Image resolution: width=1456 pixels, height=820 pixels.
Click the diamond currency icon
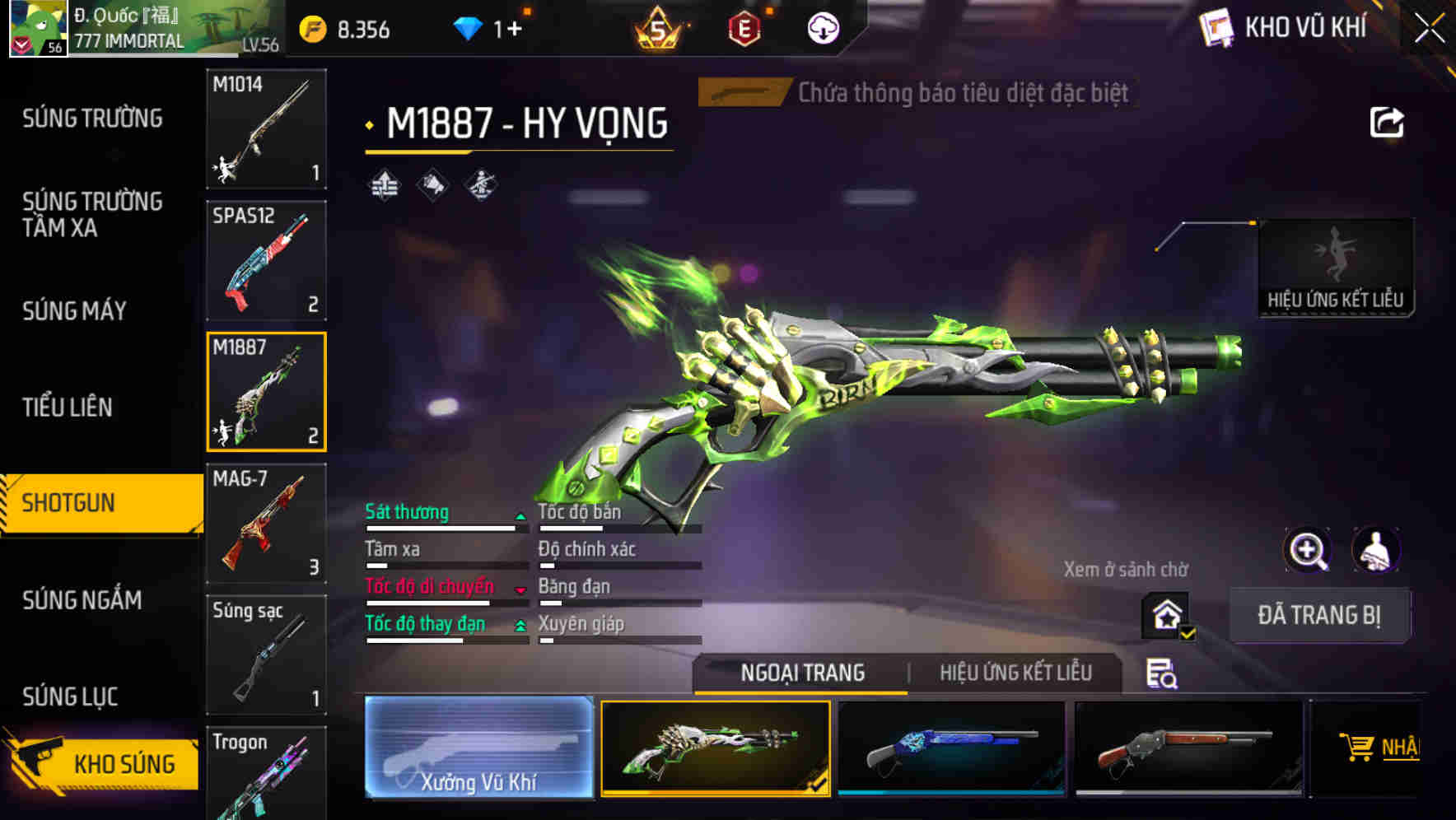[x=468, y=27]
